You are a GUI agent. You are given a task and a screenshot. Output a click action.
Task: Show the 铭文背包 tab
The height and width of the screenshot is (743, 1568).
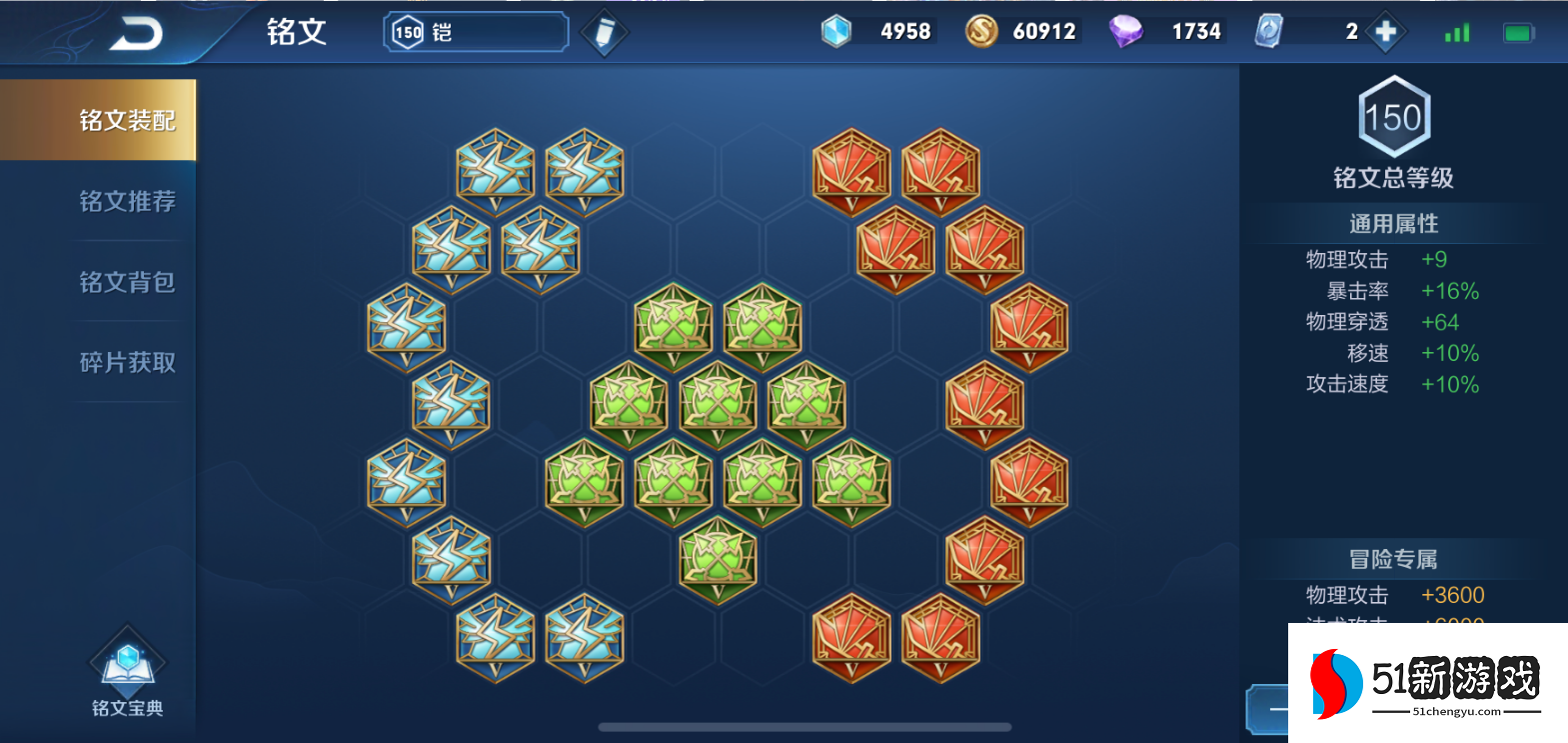point(127,282)
